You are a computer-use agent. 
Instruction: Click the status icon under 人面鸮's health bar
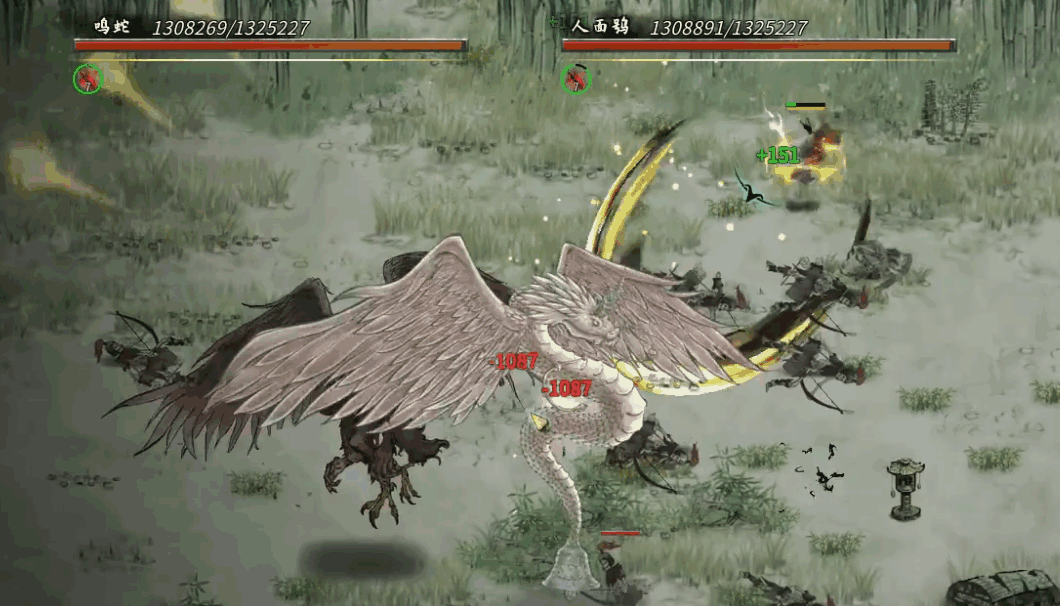click(575, 78)
